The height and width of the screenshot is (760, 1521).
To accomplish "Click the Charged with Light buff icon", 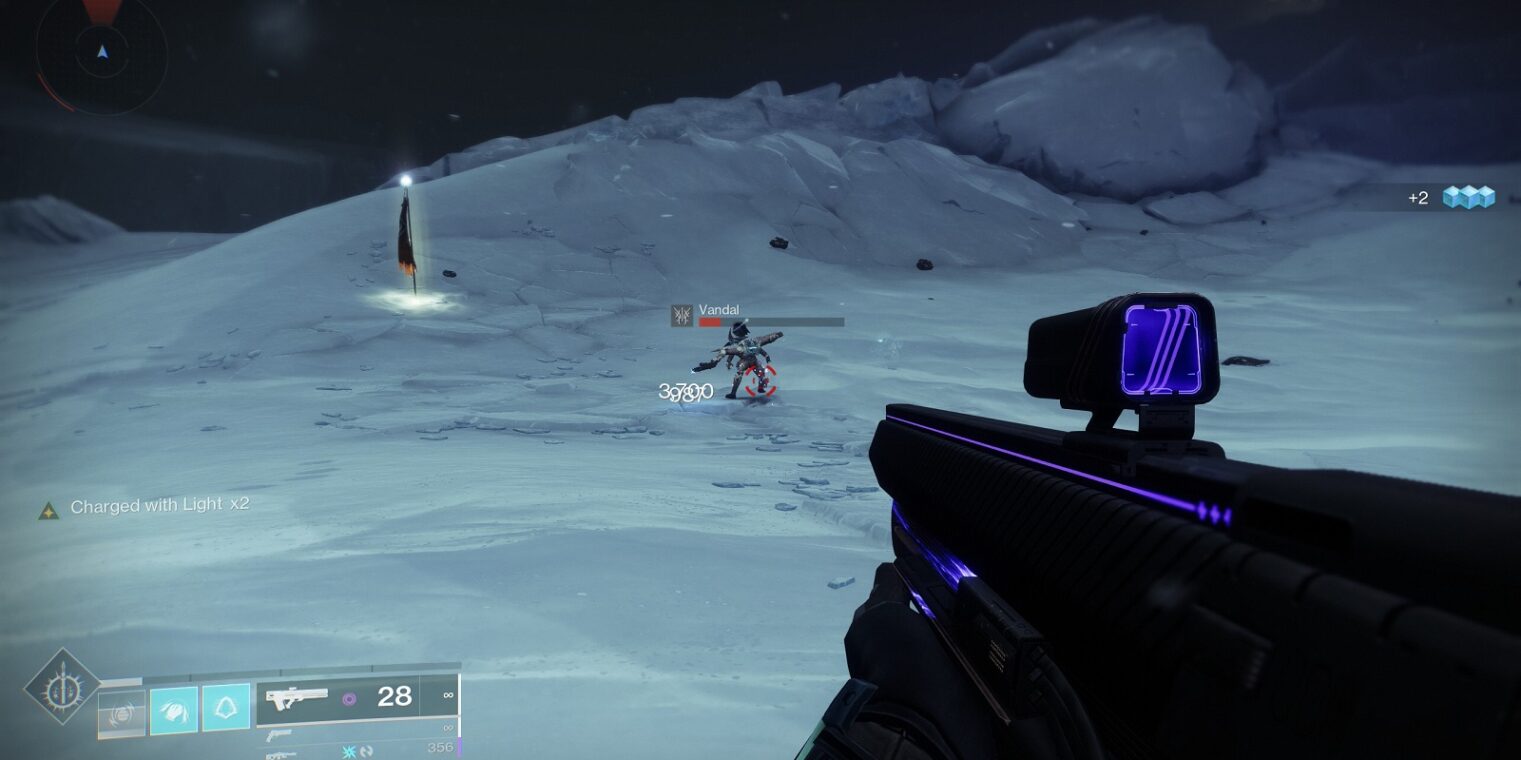I will tap(47, 510).
